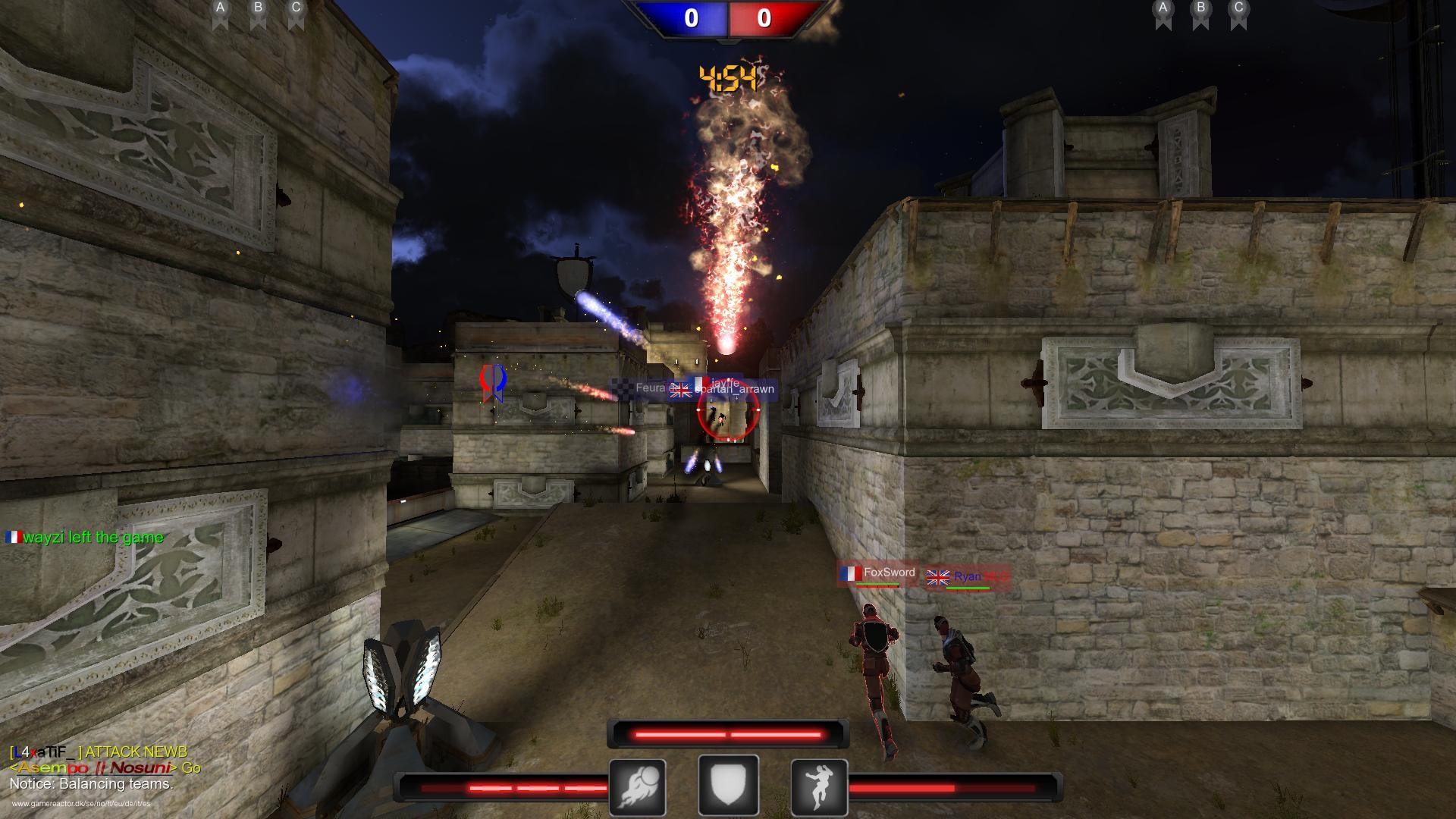Toggle the right medal ribbon C

pyautogui.click(x=1239, y=11)
